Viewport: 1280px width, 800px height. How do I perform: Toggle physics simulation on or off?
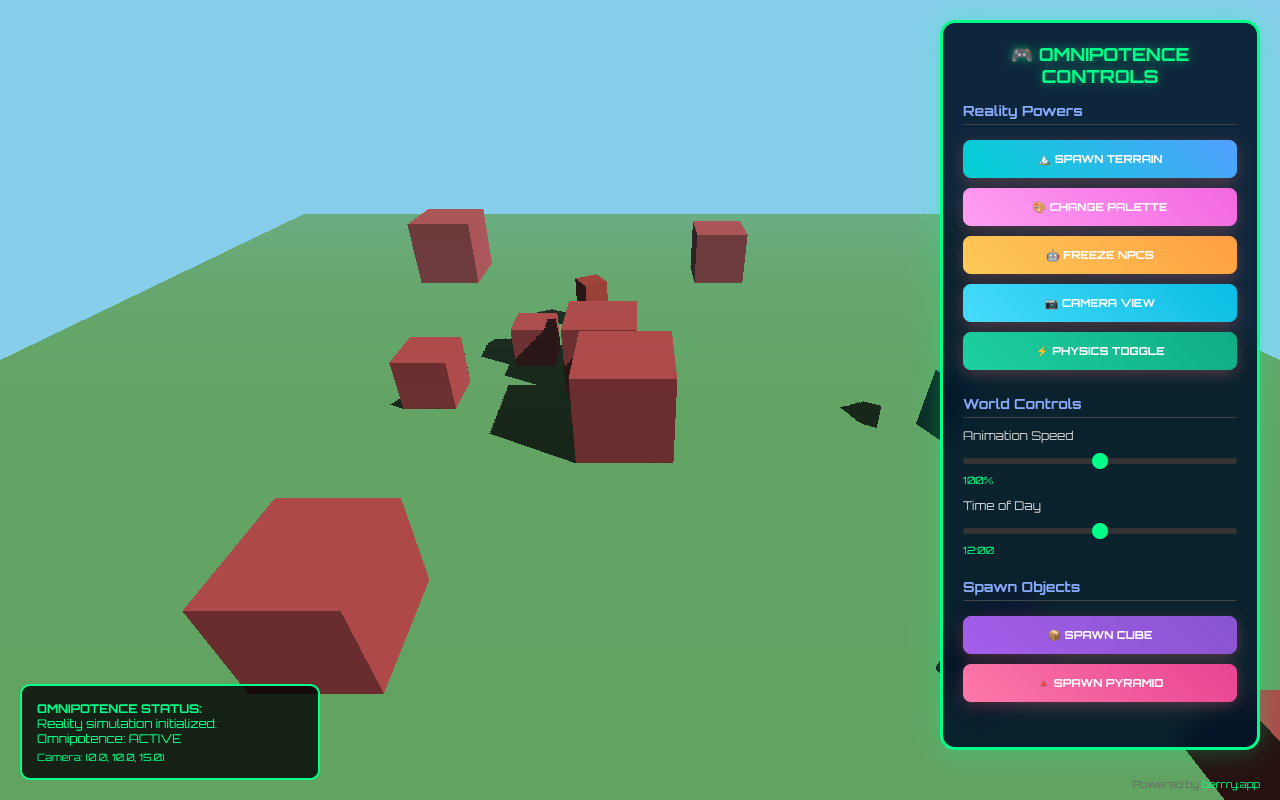tap(1100, 351)
